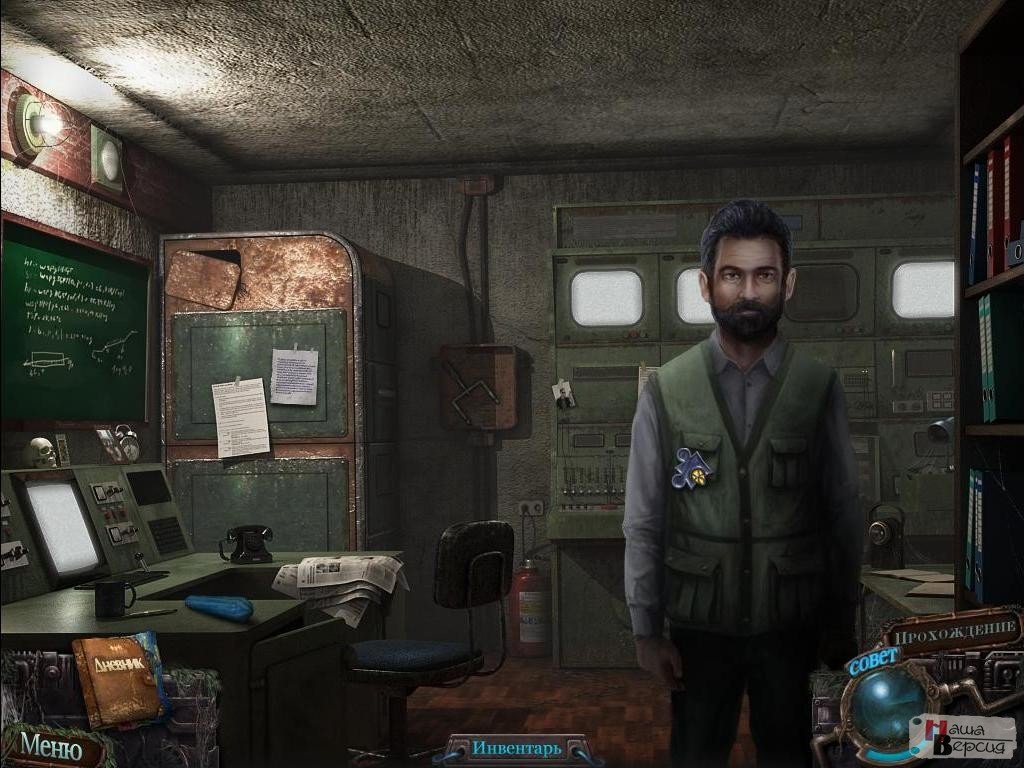1024x768 pixels.
Task: Open the Прохождение walkthrough guide
Action: (953, 632)
